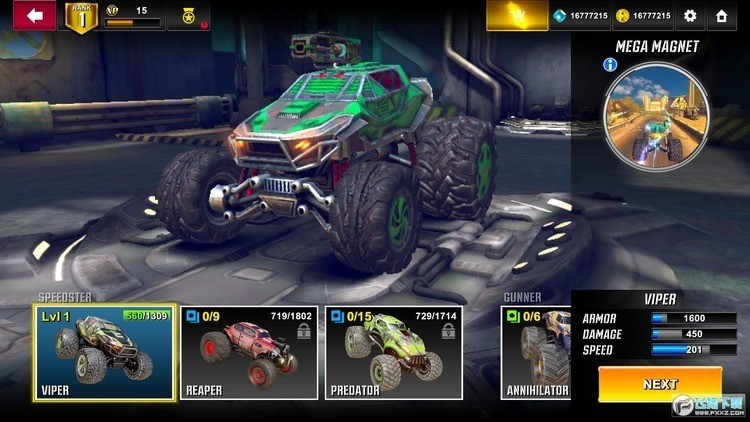Open the star medal achievements icon
The height and width of the screenshot is (422, 750).
(x=187, y=16)
